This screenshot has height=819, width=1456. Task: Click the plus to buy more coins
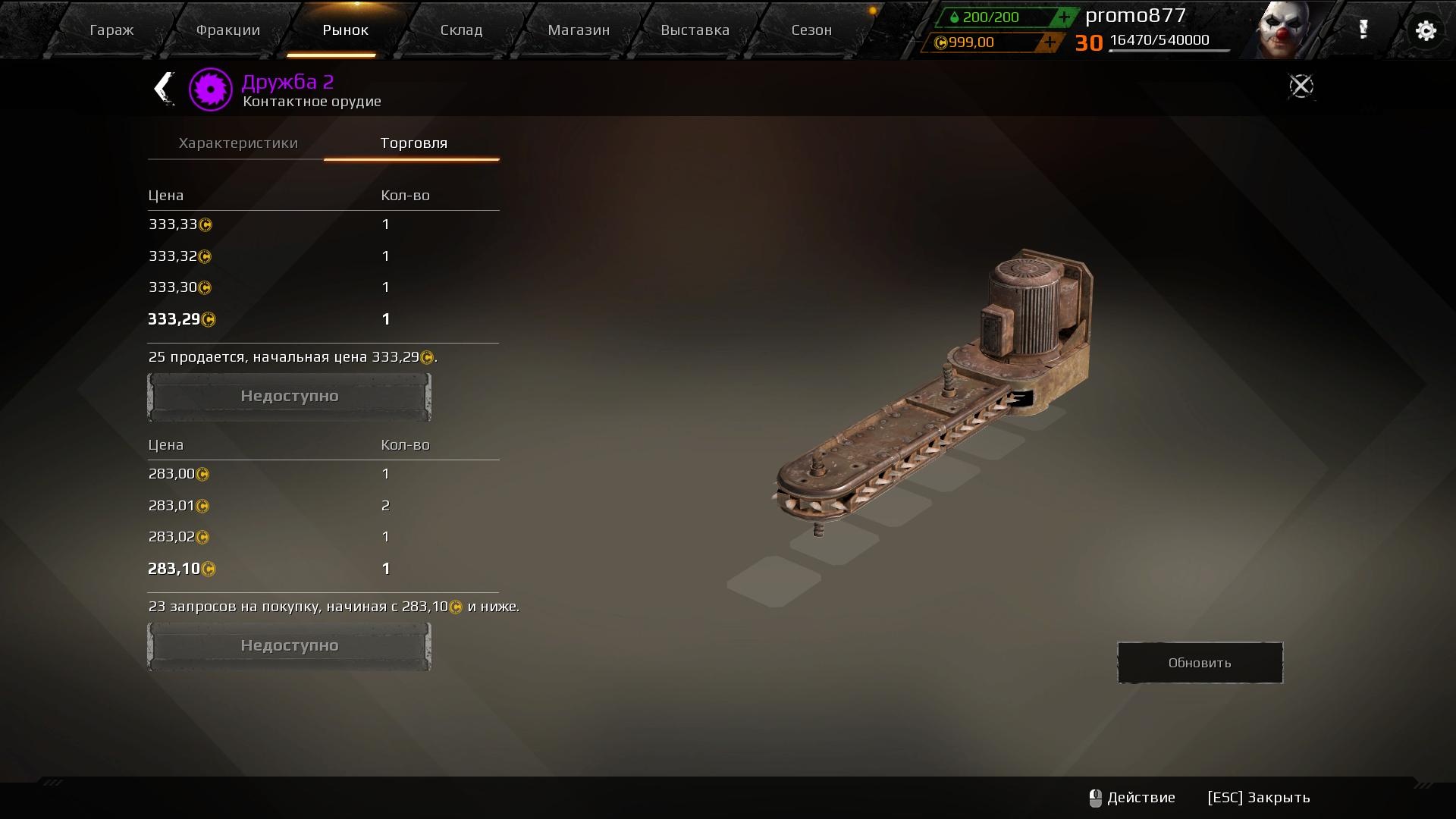click(x=1049, y=42)
